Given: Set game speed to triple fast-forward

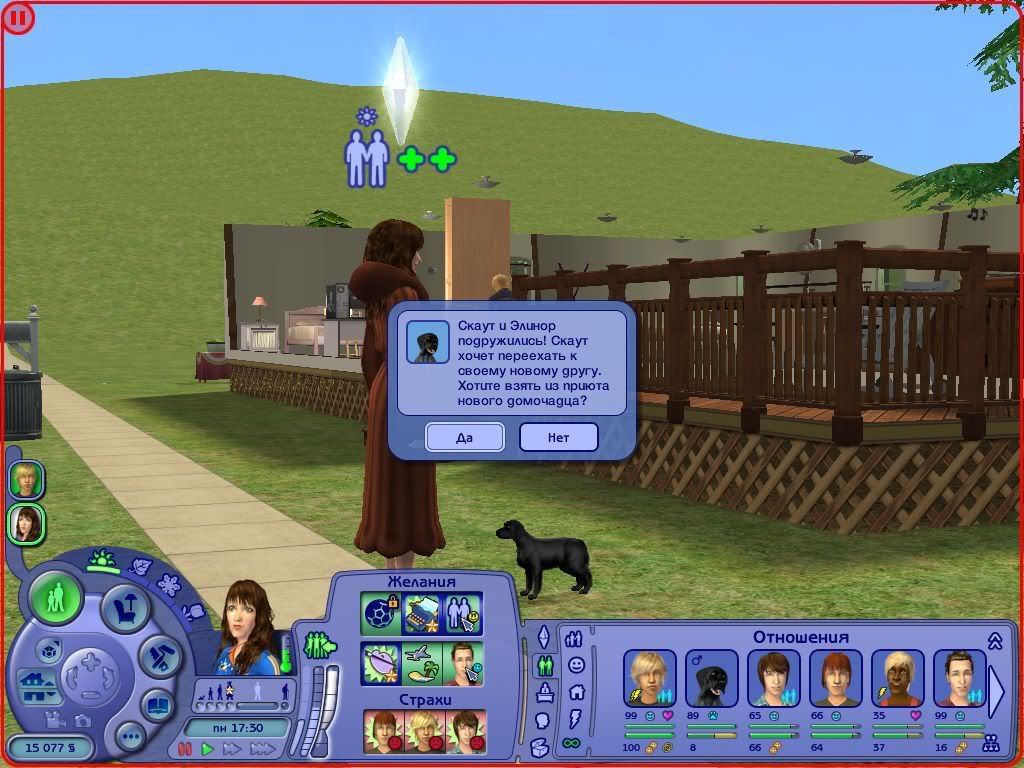Looking at the screenshot, I should [x=263, y=748].
